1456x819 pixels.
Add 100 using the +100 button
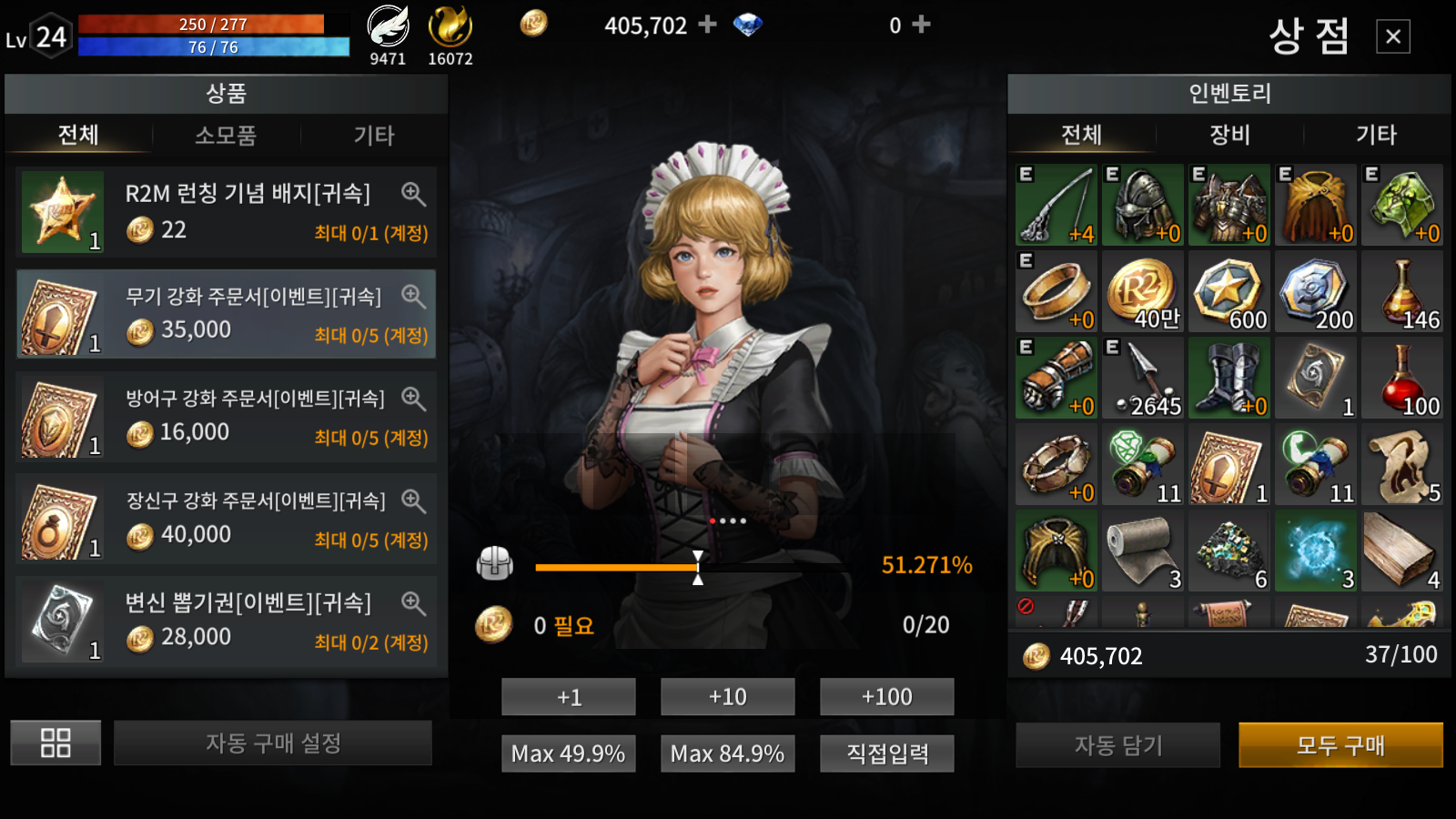[x=886, y=697]
